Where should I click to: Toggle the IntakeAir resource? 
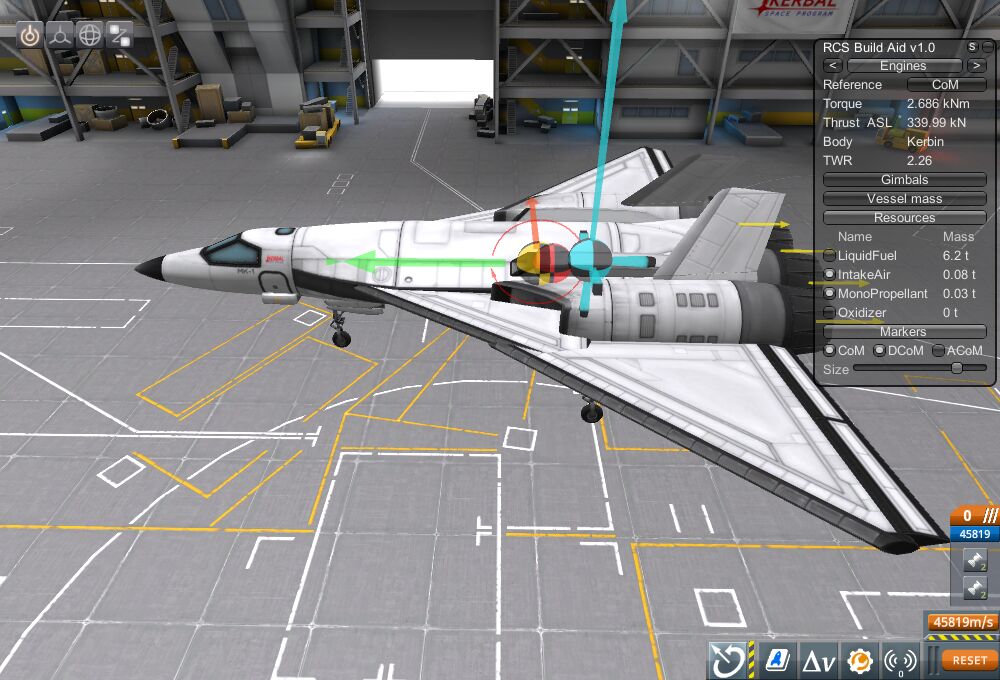tap(830, 275)
